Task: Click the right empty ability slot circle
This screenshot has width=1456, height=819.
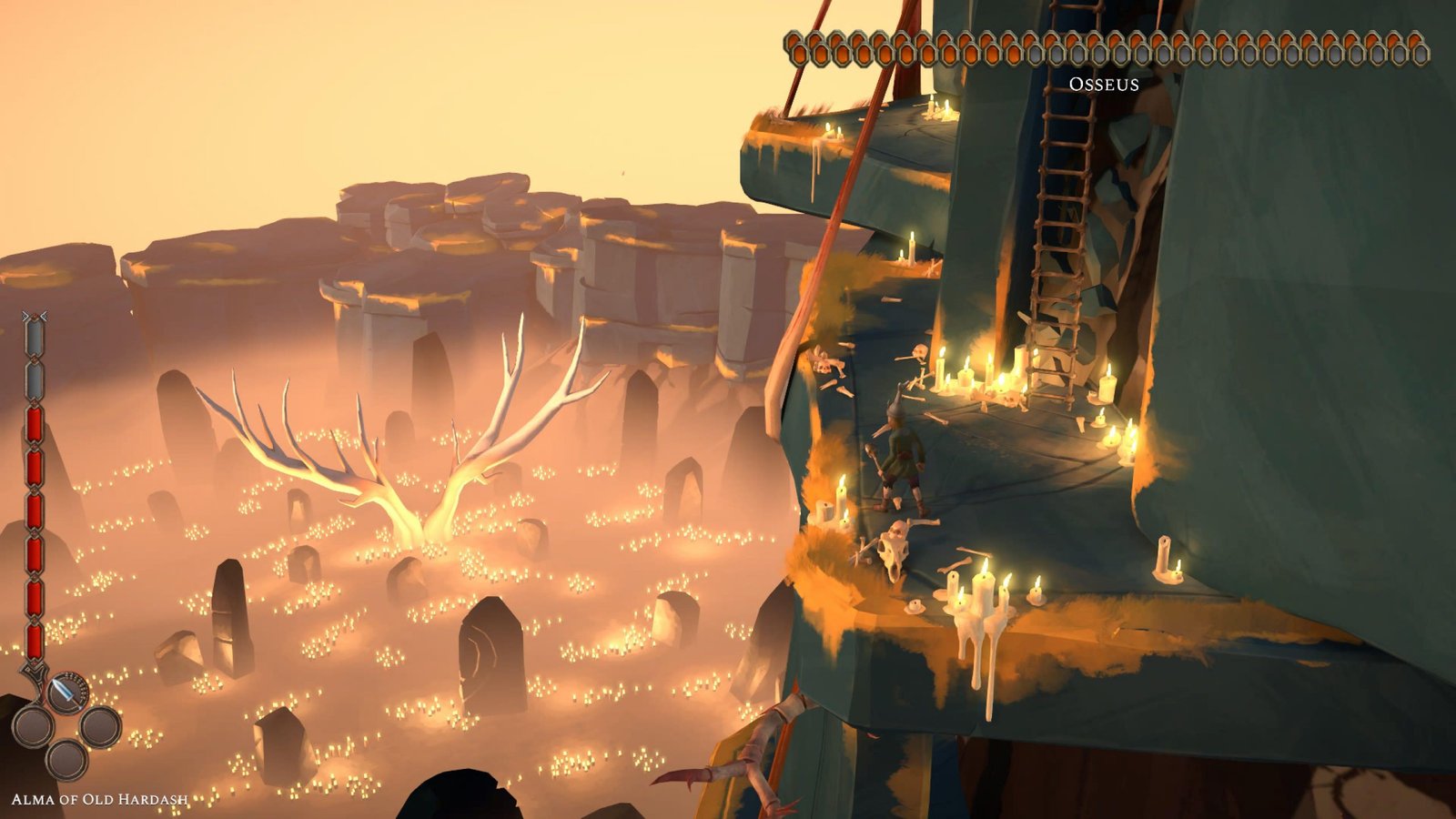Action: tap(100, 726)
